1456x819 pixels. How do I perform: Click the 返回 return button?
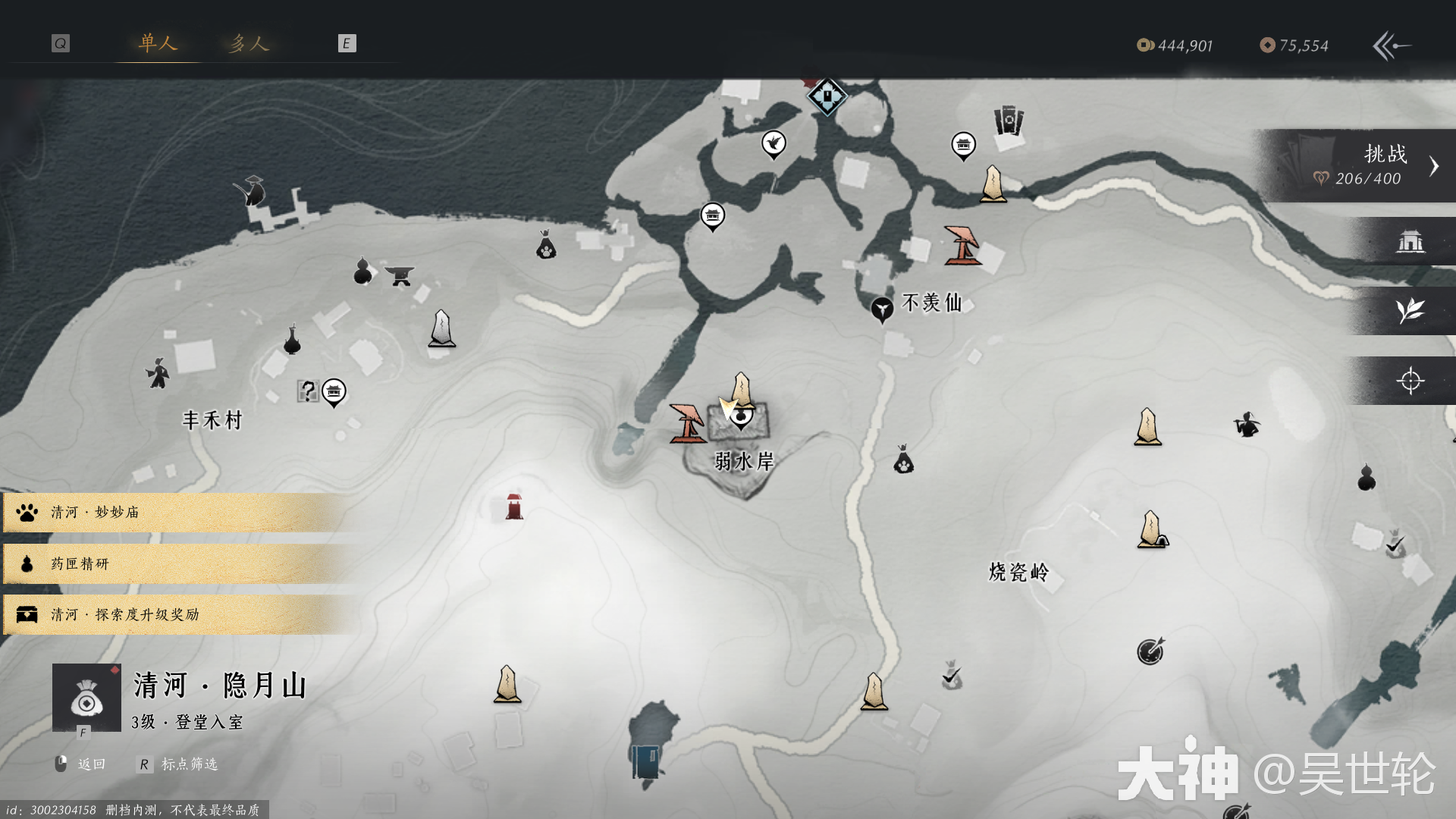(82, 764)
